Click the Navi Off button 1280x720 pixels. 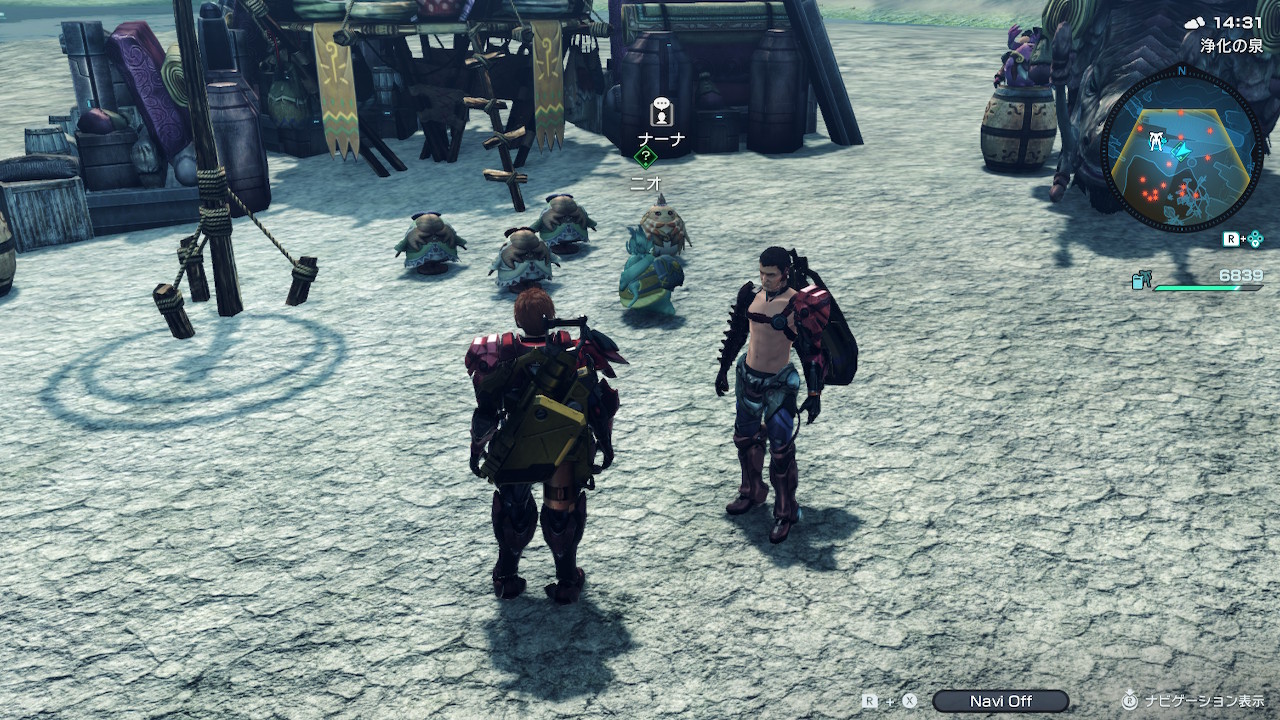1000,701
